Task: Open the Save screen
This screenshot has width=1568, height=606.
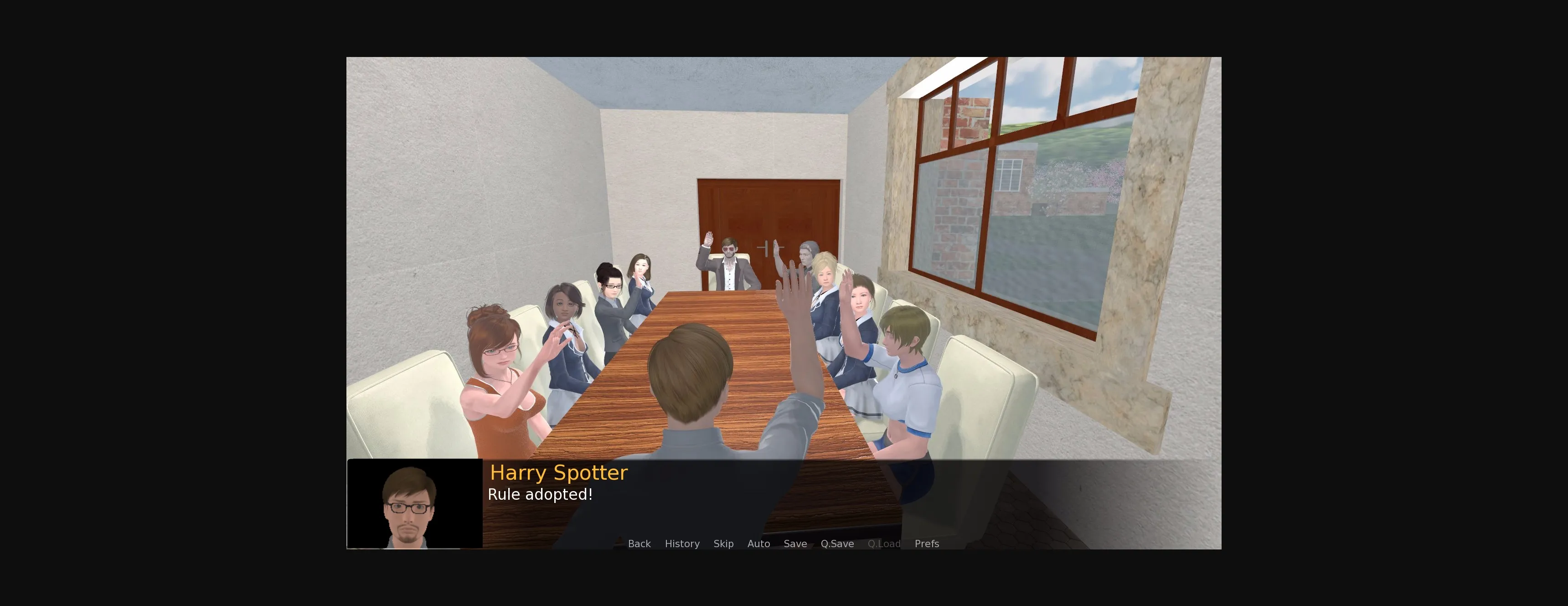Action: (795, 543)
